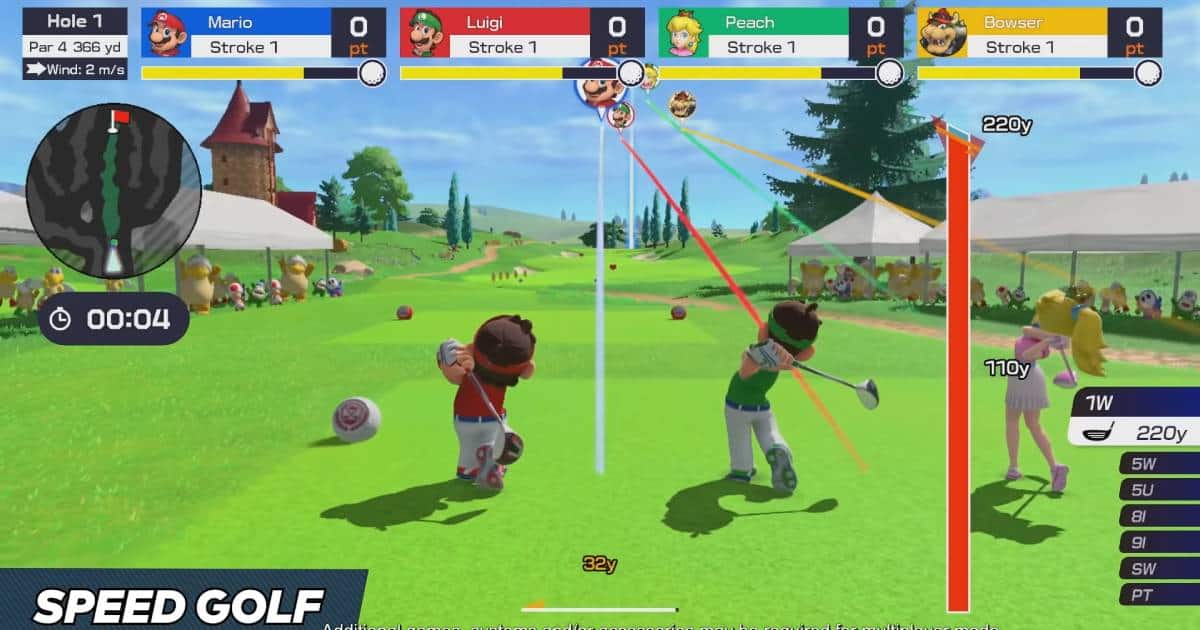Screen dimensions: 1200x630
Task: Click Luigi's player portrait
Action: tap(424, 33)
